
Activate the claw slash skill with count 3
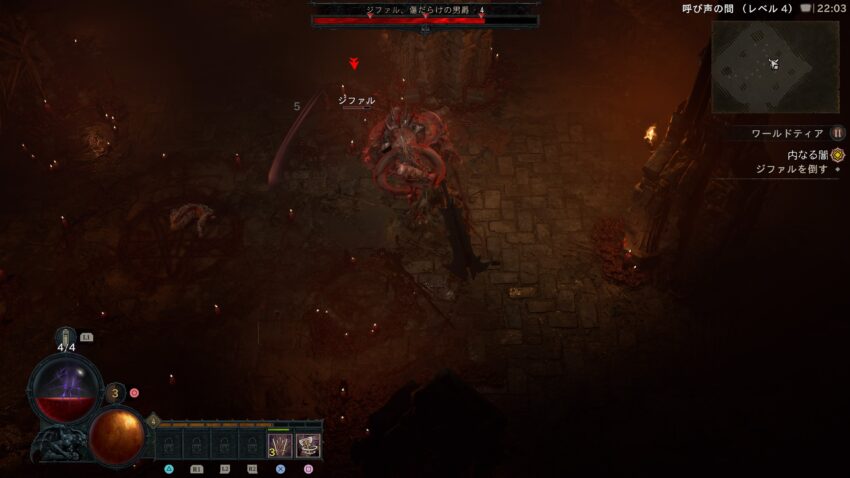click(279, 445)
